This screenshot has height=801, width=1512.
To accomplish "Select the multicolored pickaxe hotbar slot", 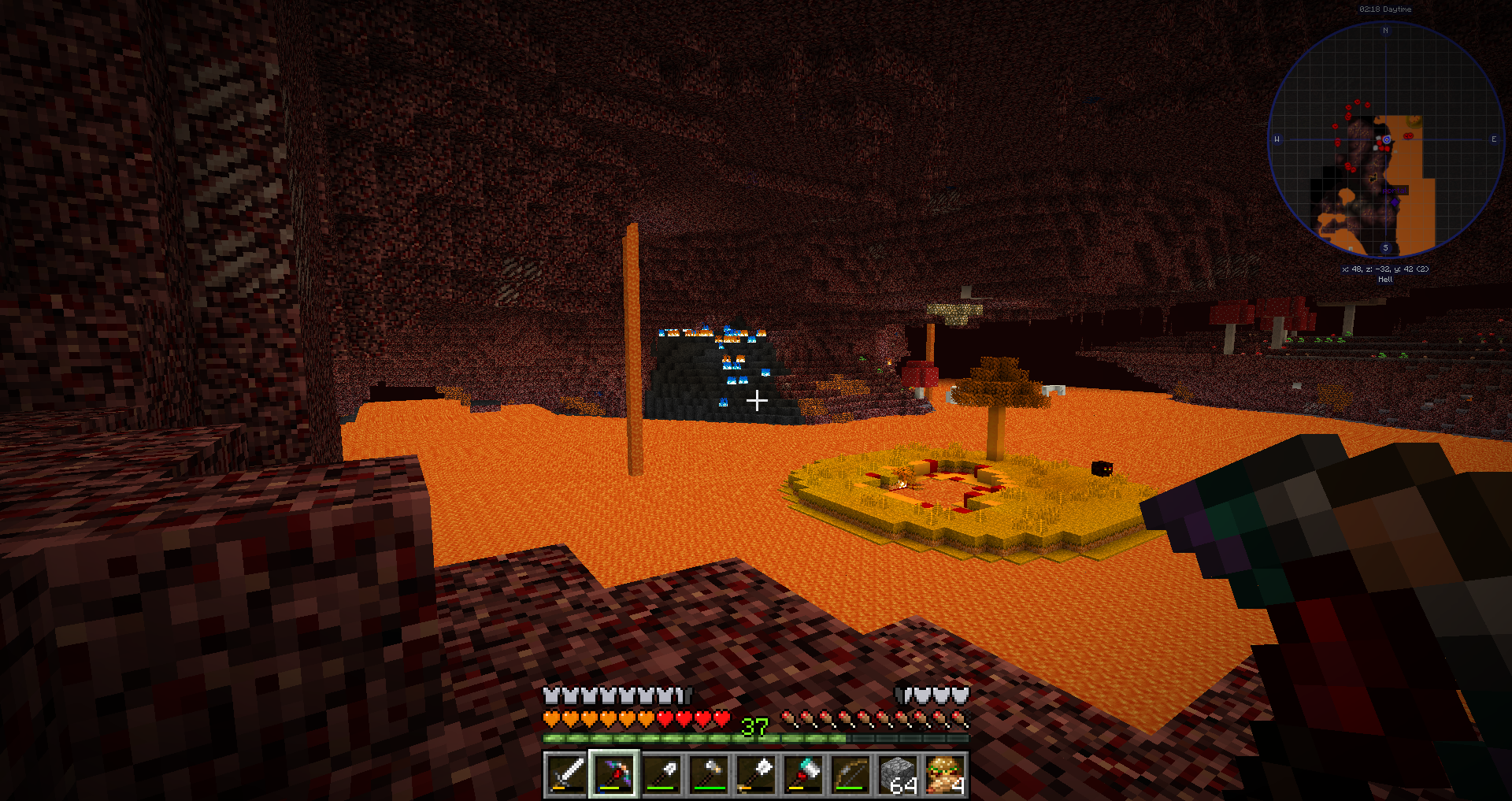I will 614,774.
